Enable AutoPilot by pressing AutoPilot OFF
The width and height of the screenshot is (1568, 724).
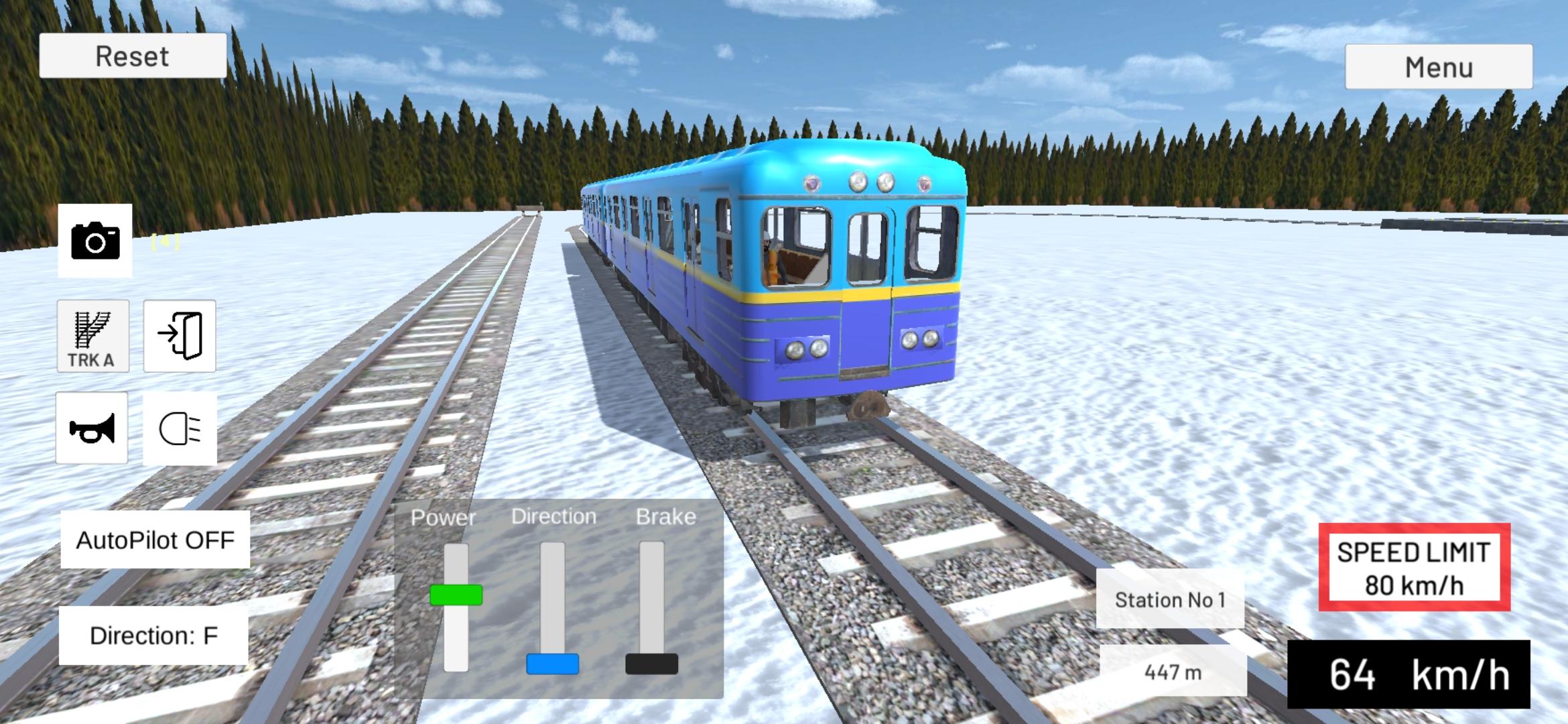click(x=155, y=540)
